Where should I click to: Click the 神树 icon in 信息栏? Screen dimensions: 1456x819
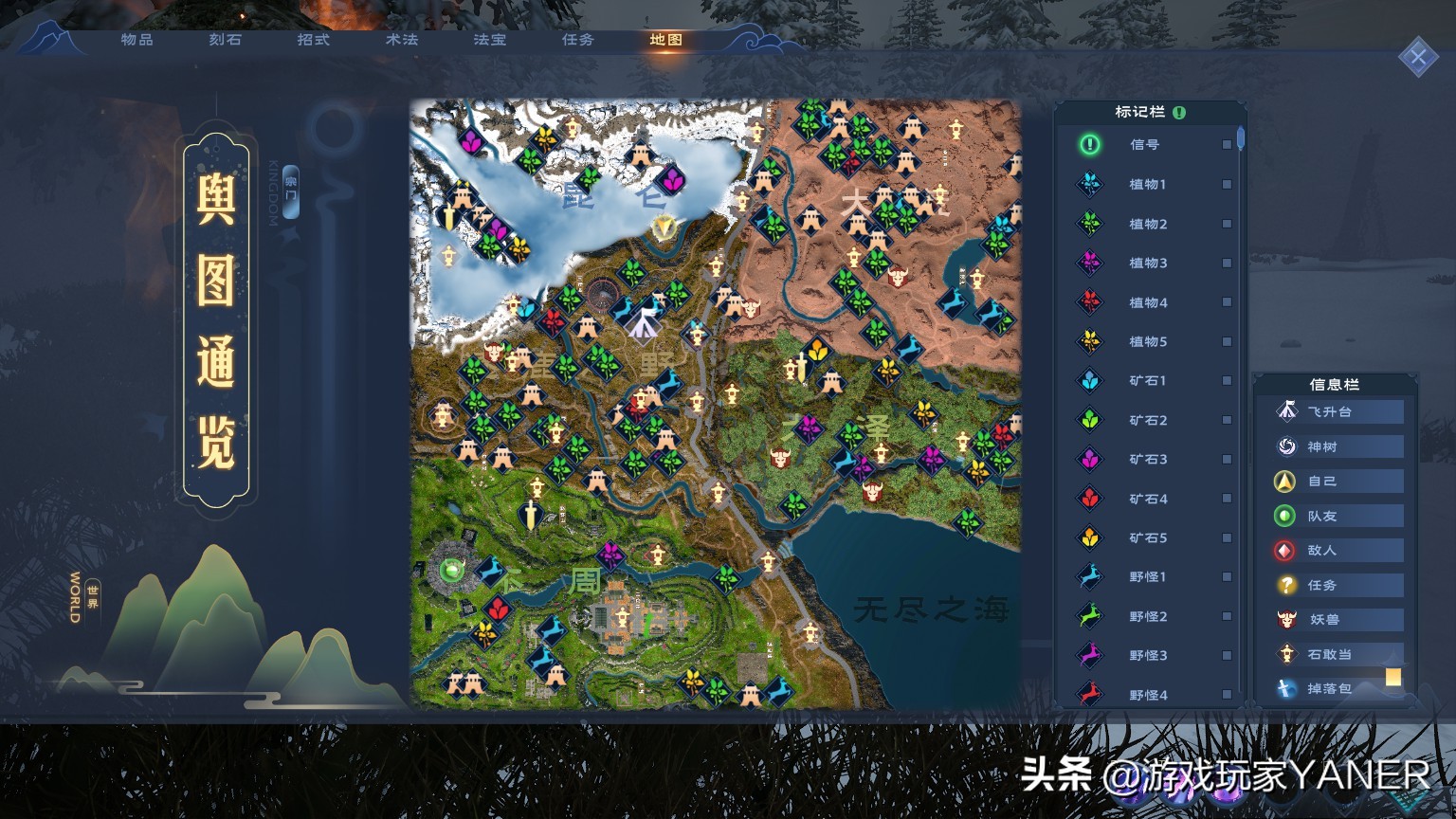(1286, 446)
